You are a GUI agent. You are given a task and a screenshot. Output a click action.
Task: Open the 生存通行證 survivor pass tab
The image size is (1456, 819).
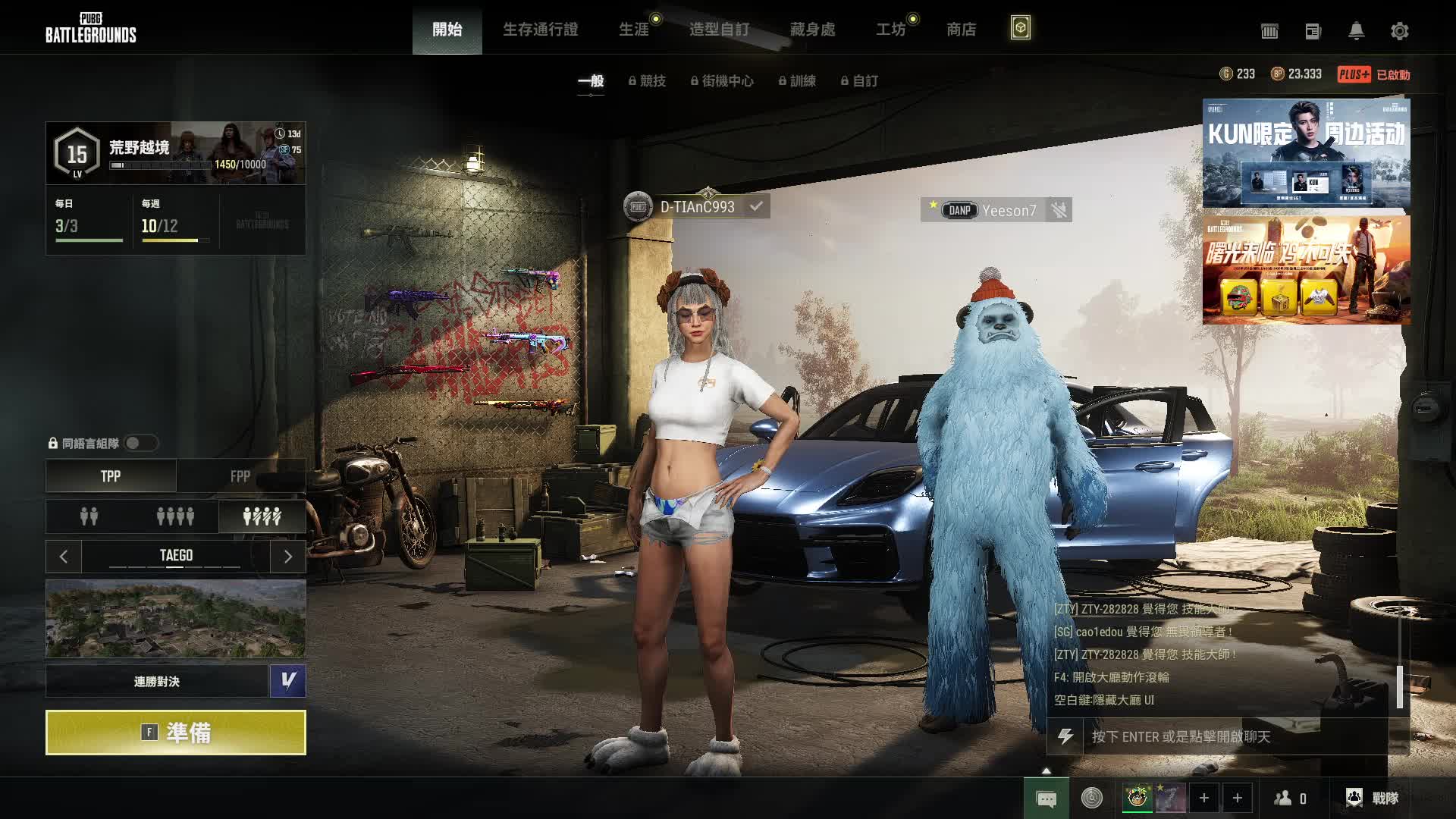(x=540, y=30)
